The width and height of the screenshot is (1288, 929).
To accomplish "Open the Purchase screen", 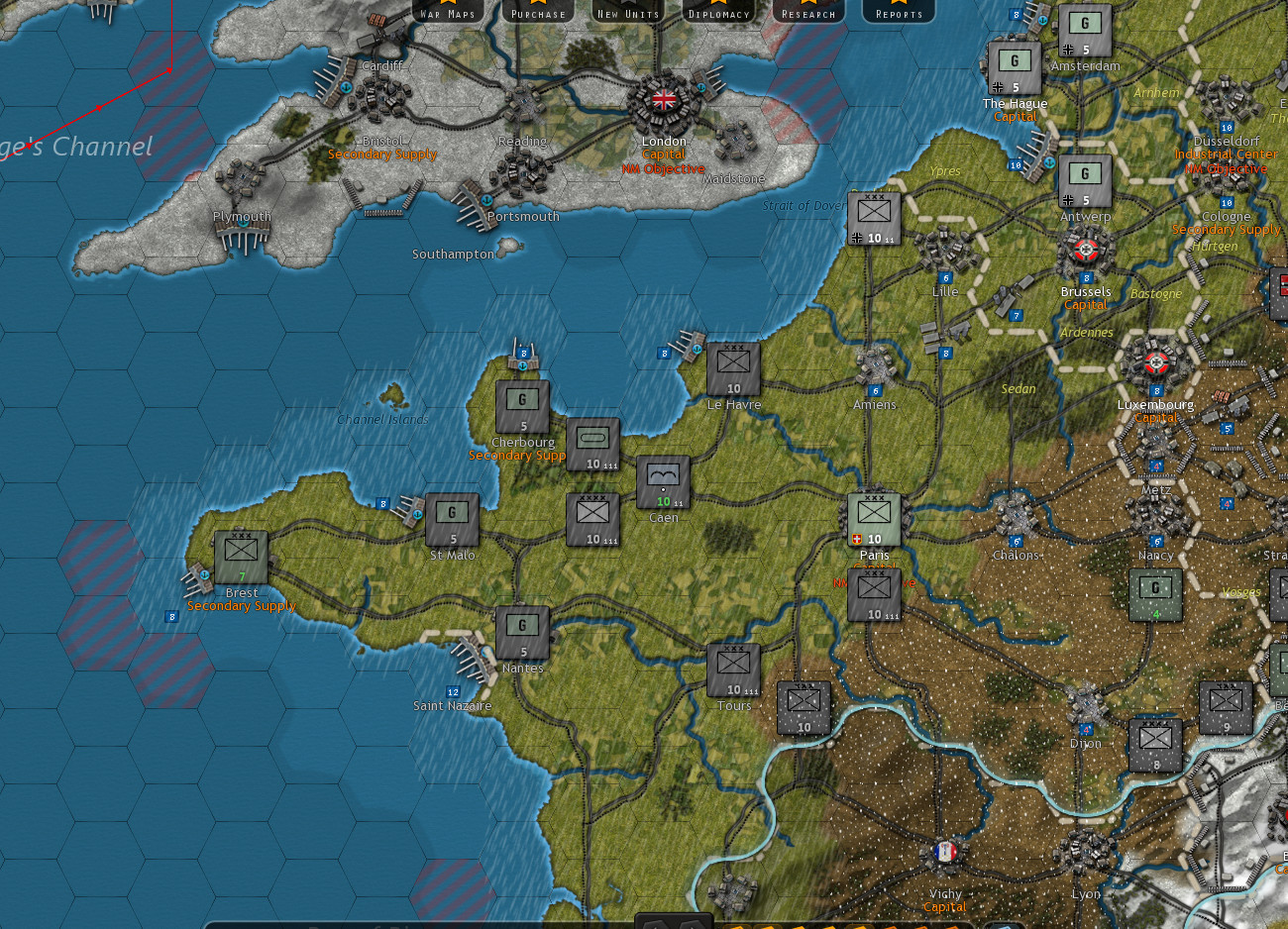I will click(x=537, y=12).
